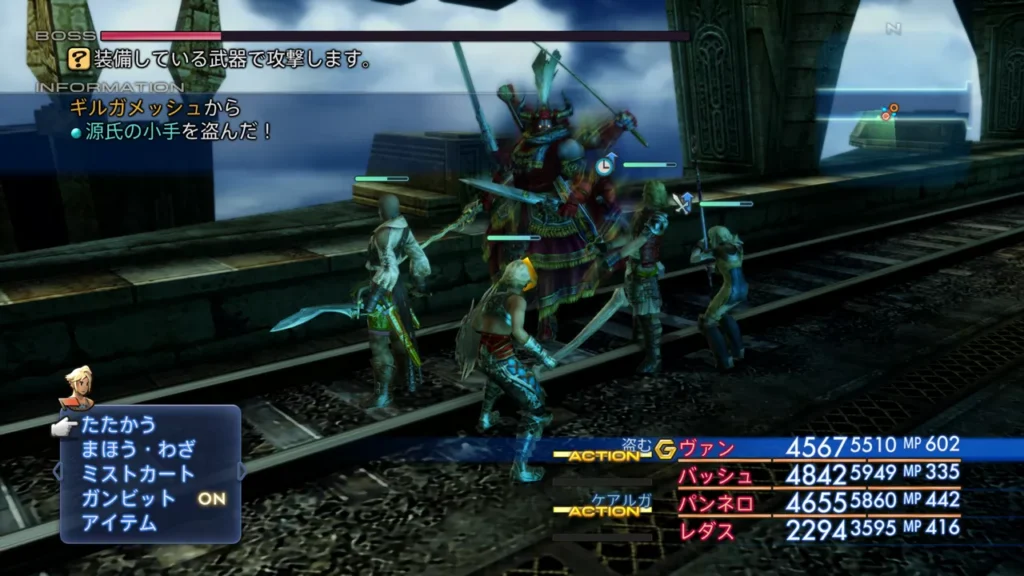Image resolution: width=1024 pixels, height=576 pixels.
Task: Open the まほう・わざ magic menu
Action: [138, 449]
